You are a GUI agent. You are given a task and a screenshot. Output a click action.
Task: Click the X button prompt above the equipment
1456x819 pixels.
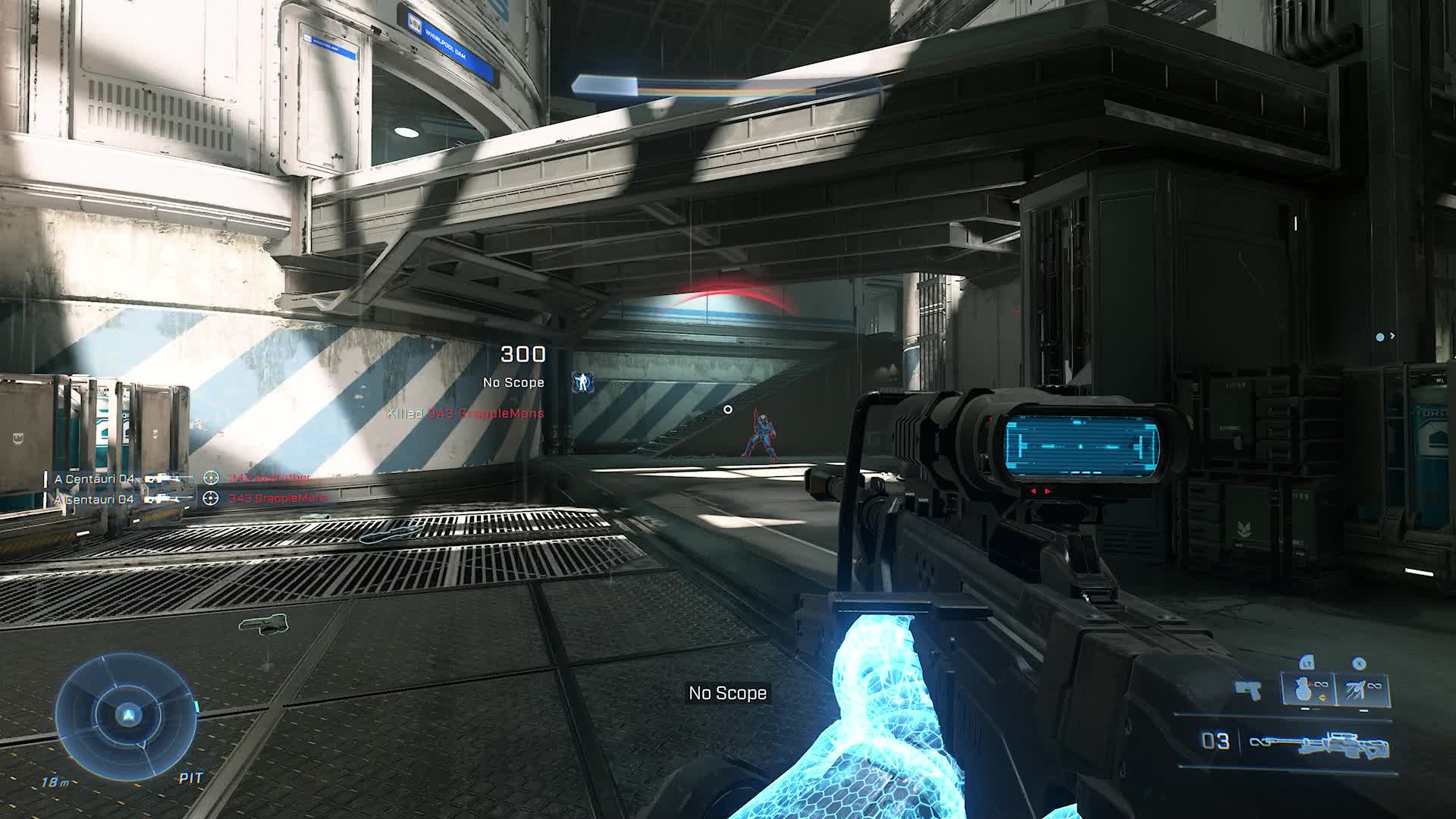[1358, 663]
